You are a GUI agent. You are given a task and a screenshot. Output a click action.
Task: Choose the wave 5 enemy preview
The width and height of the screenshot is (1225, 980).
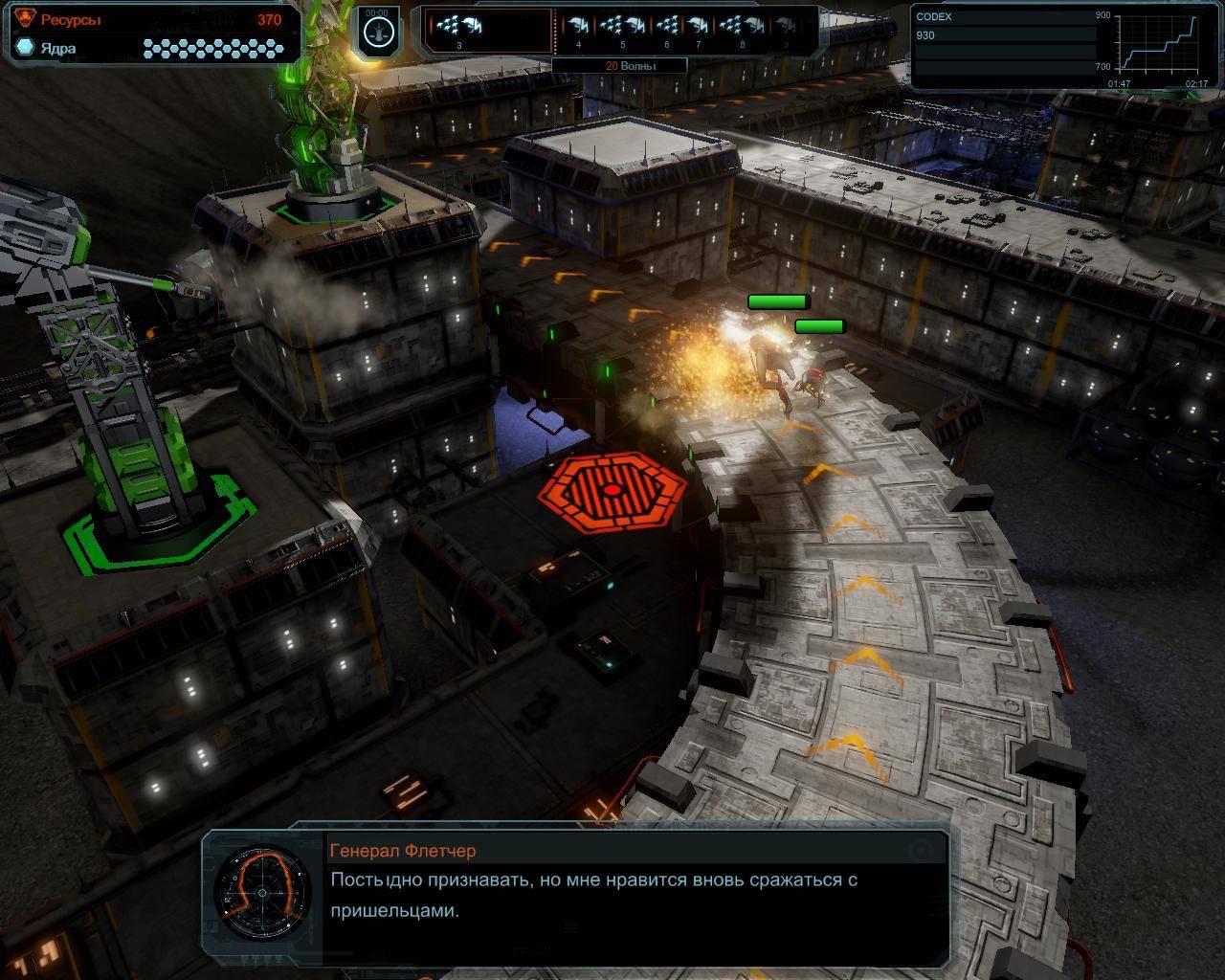click(x=623, y=29)
